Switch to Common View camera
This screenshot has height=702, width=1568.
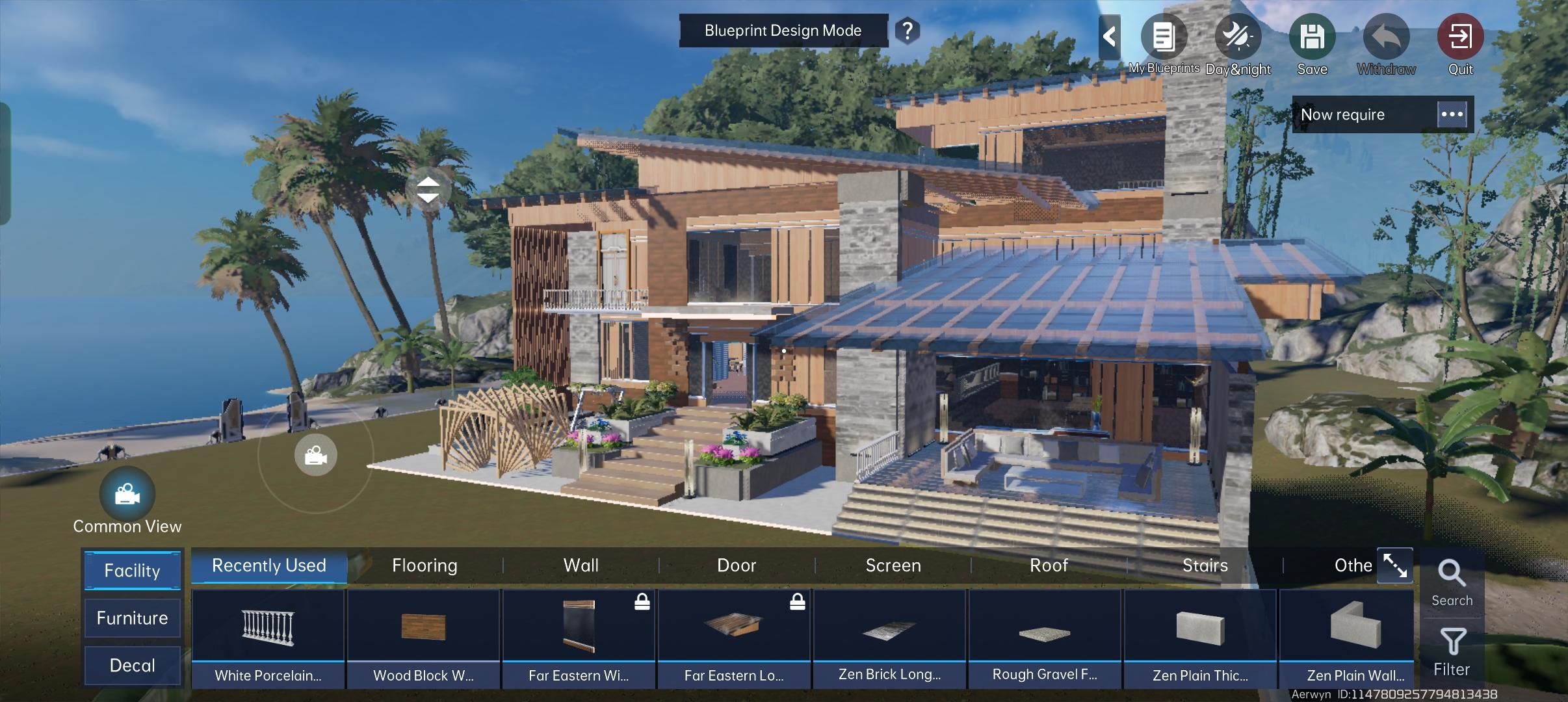click(x=127, y=495)
